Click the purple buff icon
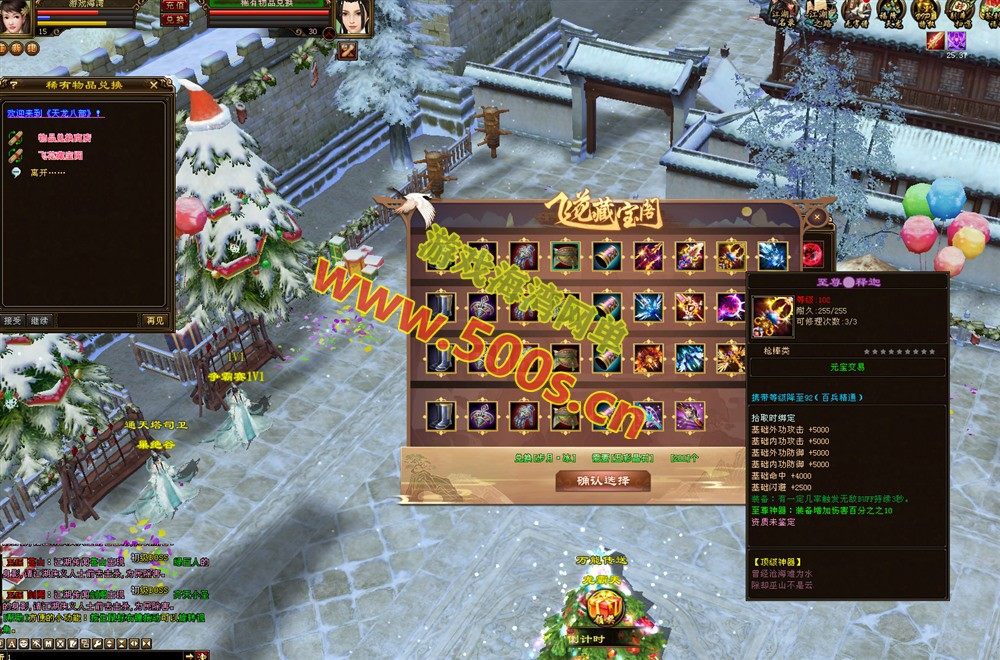1000x660 pixels. [x=957, y=40]
